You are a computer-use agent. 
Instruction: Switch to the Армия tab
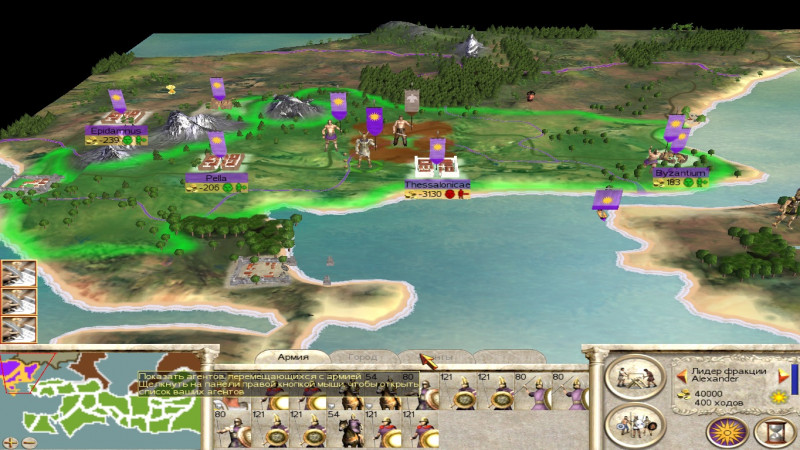(x=292, y=357)
